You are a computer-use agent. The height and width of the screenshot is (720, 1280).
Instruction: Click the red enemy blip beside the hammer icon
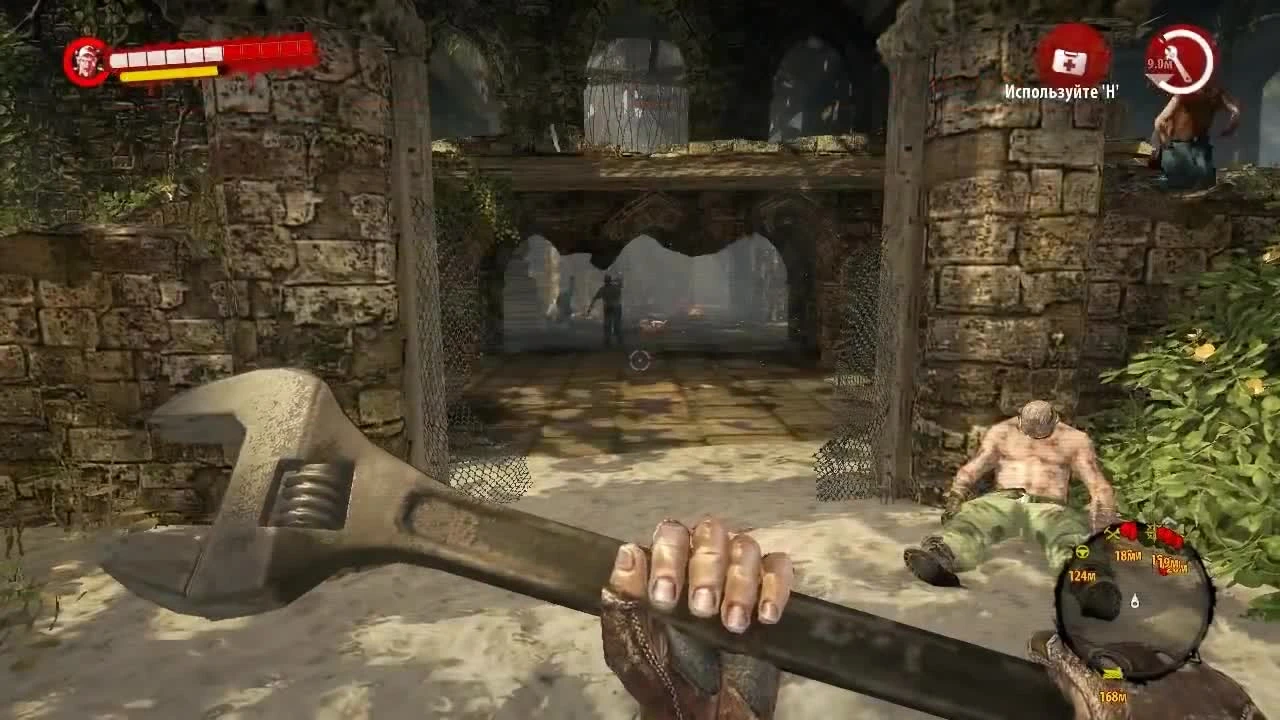click(1129, 533)
